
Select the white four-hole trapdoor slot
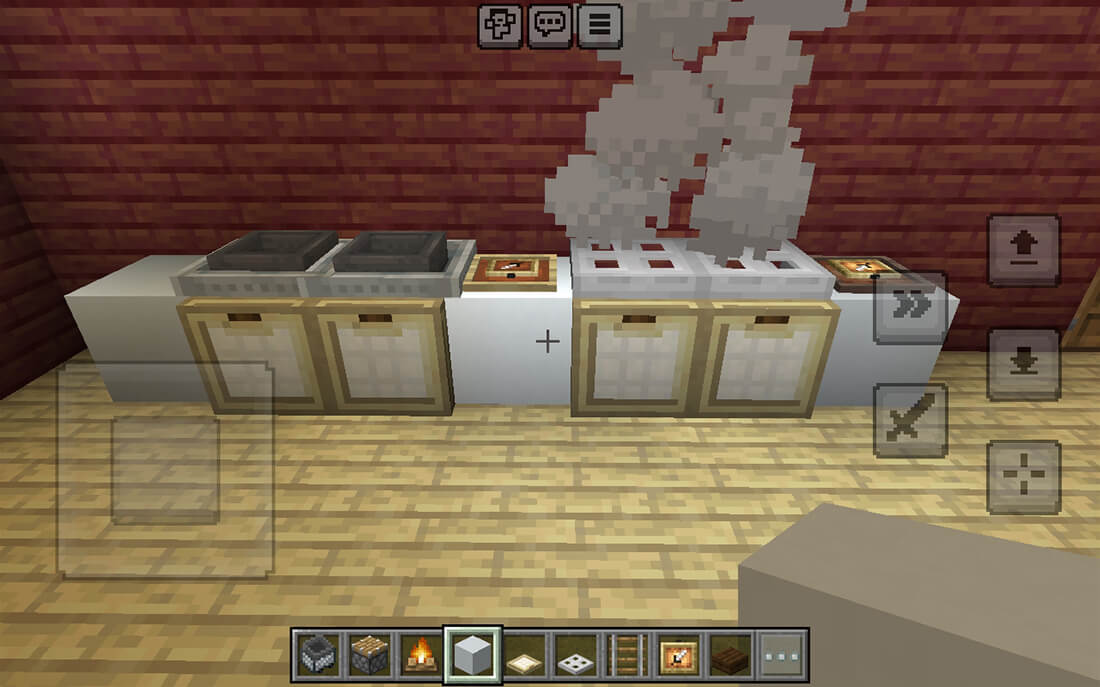(x=576, y=655)
